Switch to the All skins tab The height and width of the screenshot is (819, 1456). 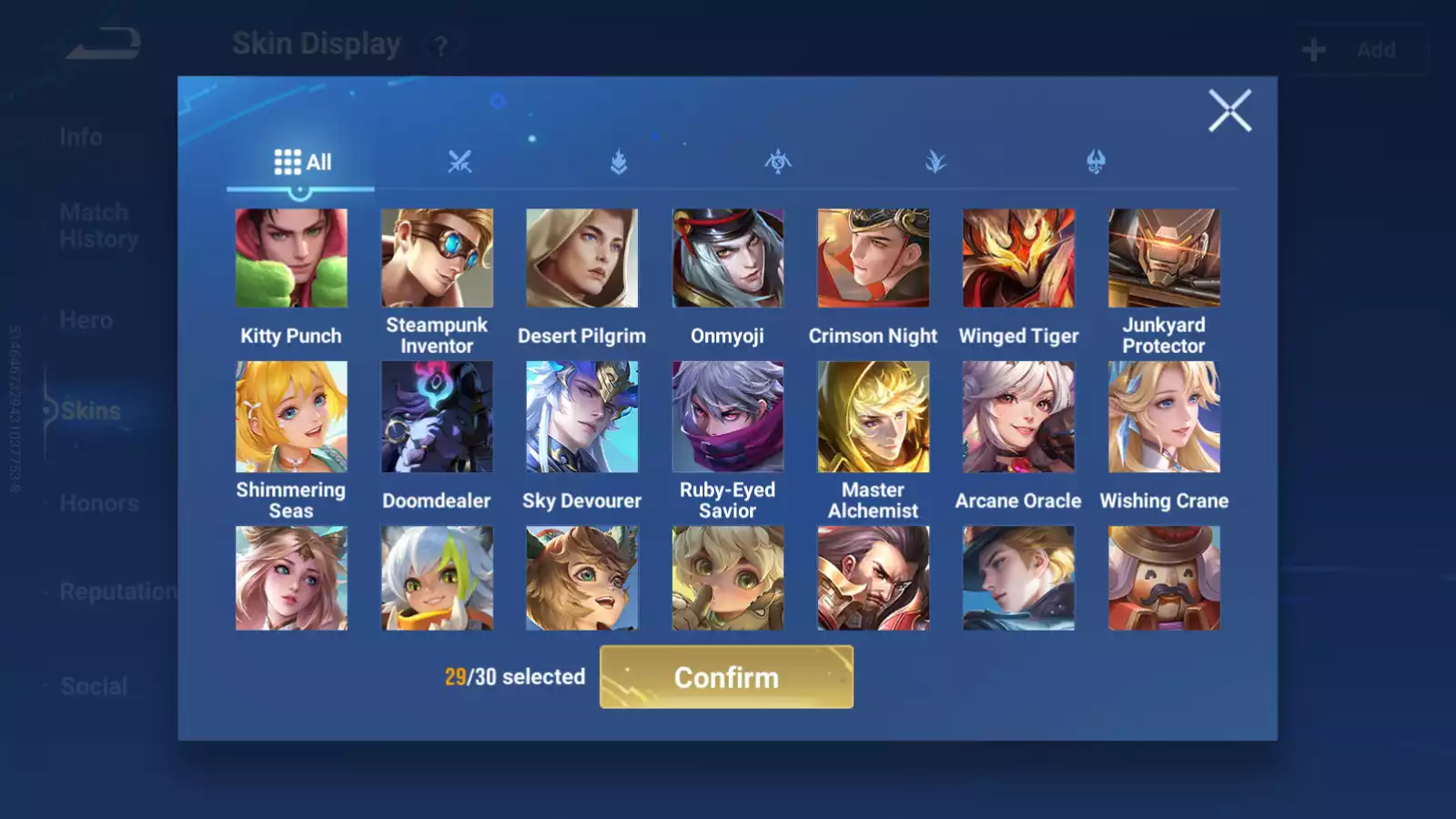coord(302,163)
